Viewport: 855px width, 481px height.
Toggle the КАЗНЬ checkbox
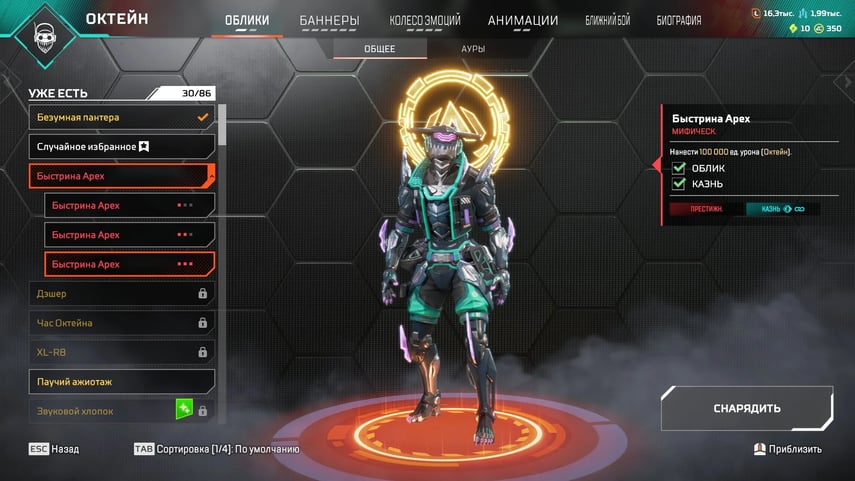click(x=679, y=184)
